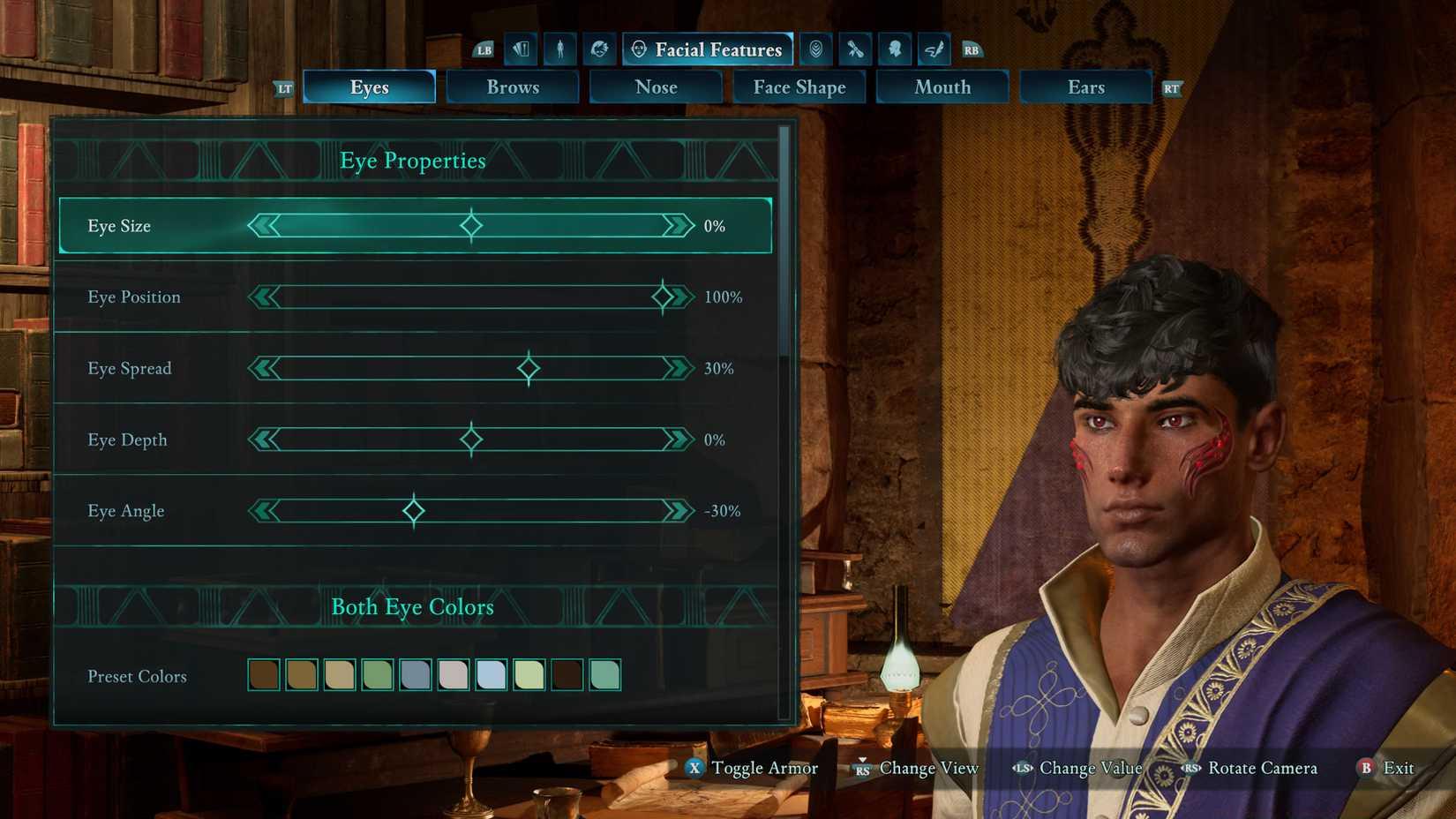Open the tattoo quill icon
The image size is (1456, 819).
pyautogui.click(x=934, y=49)
